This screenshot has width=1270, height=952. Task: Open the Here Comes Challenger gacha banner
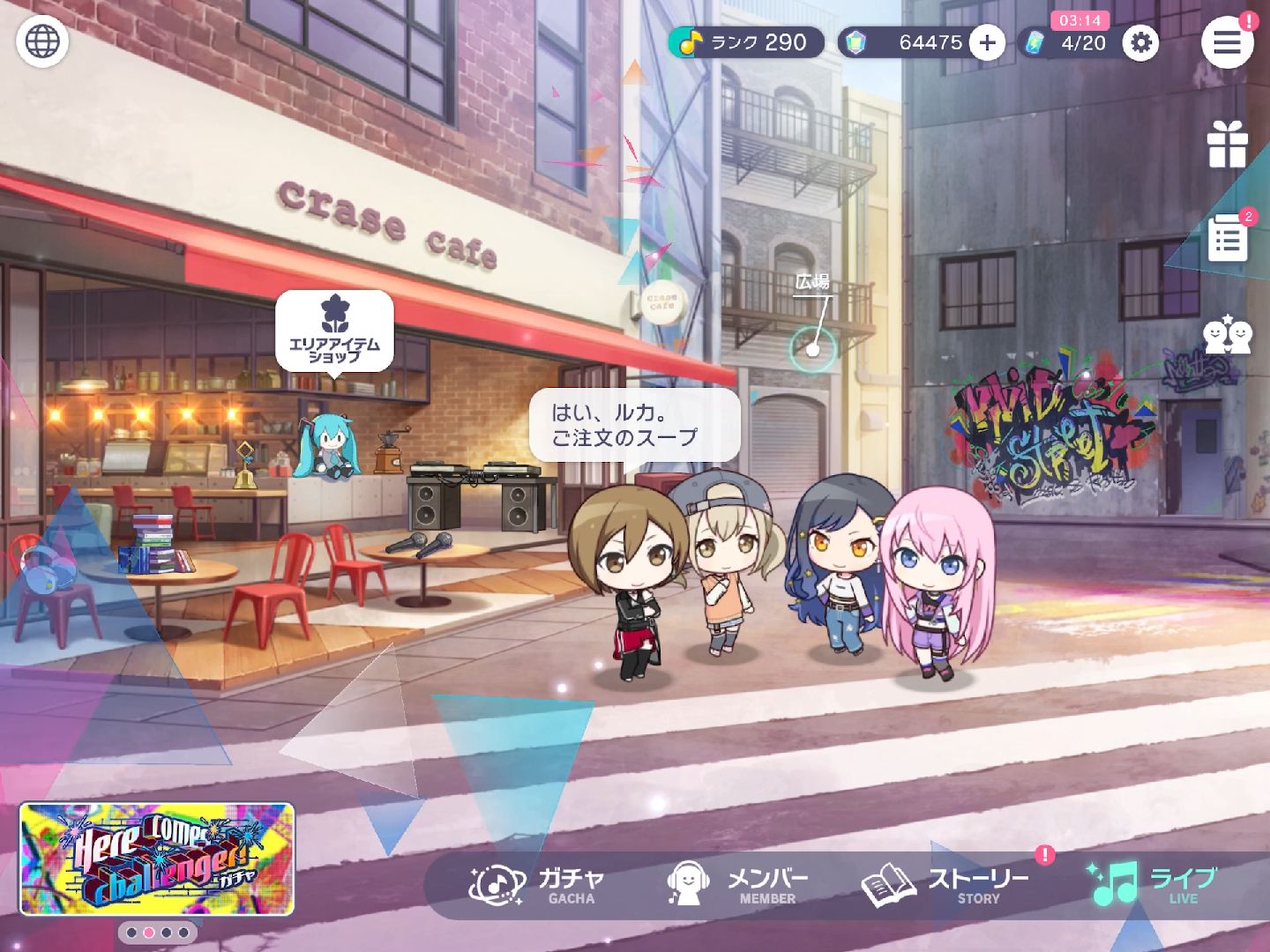tap(157, 859)
